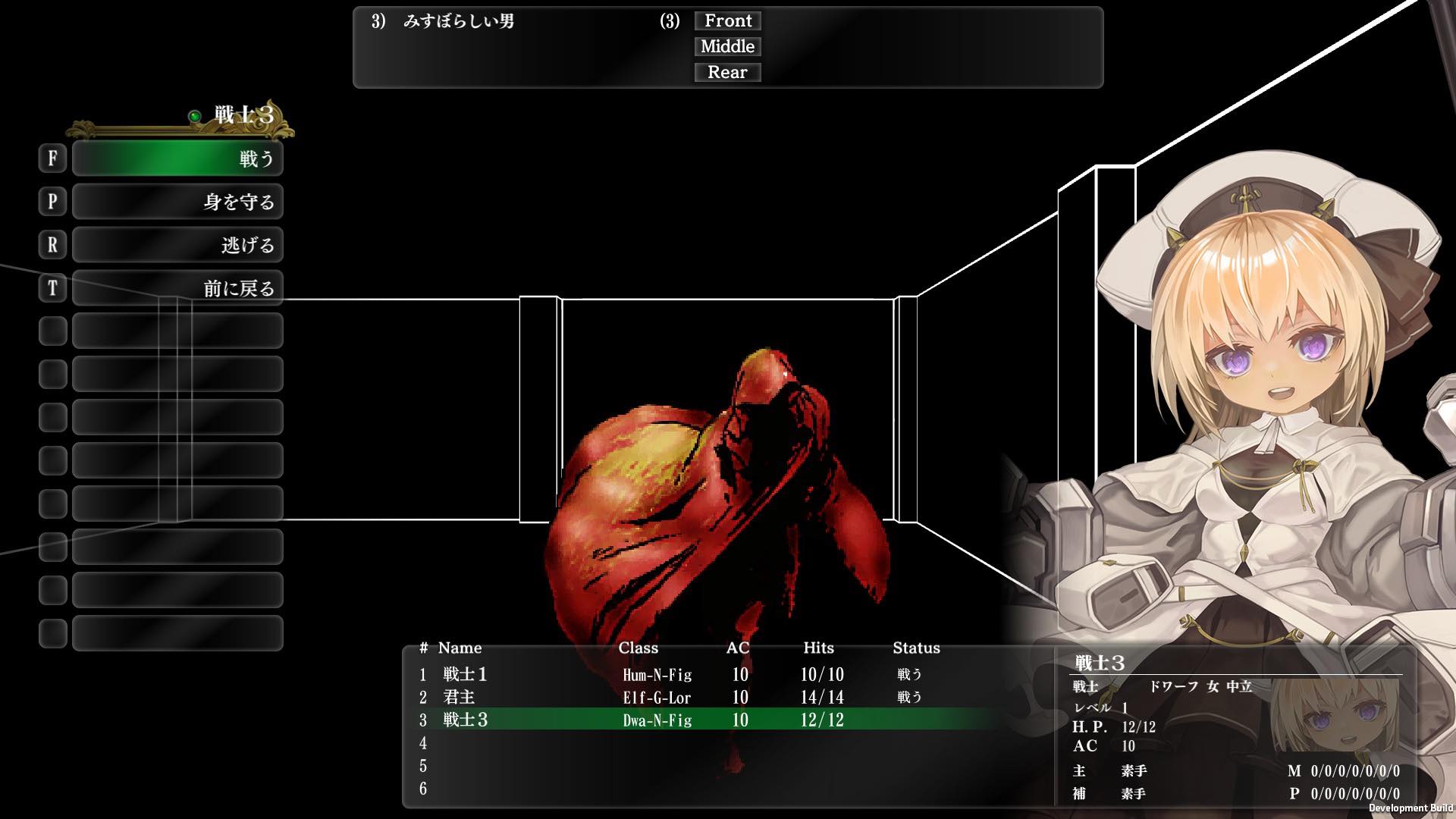Choose the Rear row button
This screenshot has height=819, width=1456.
point(727,73)
